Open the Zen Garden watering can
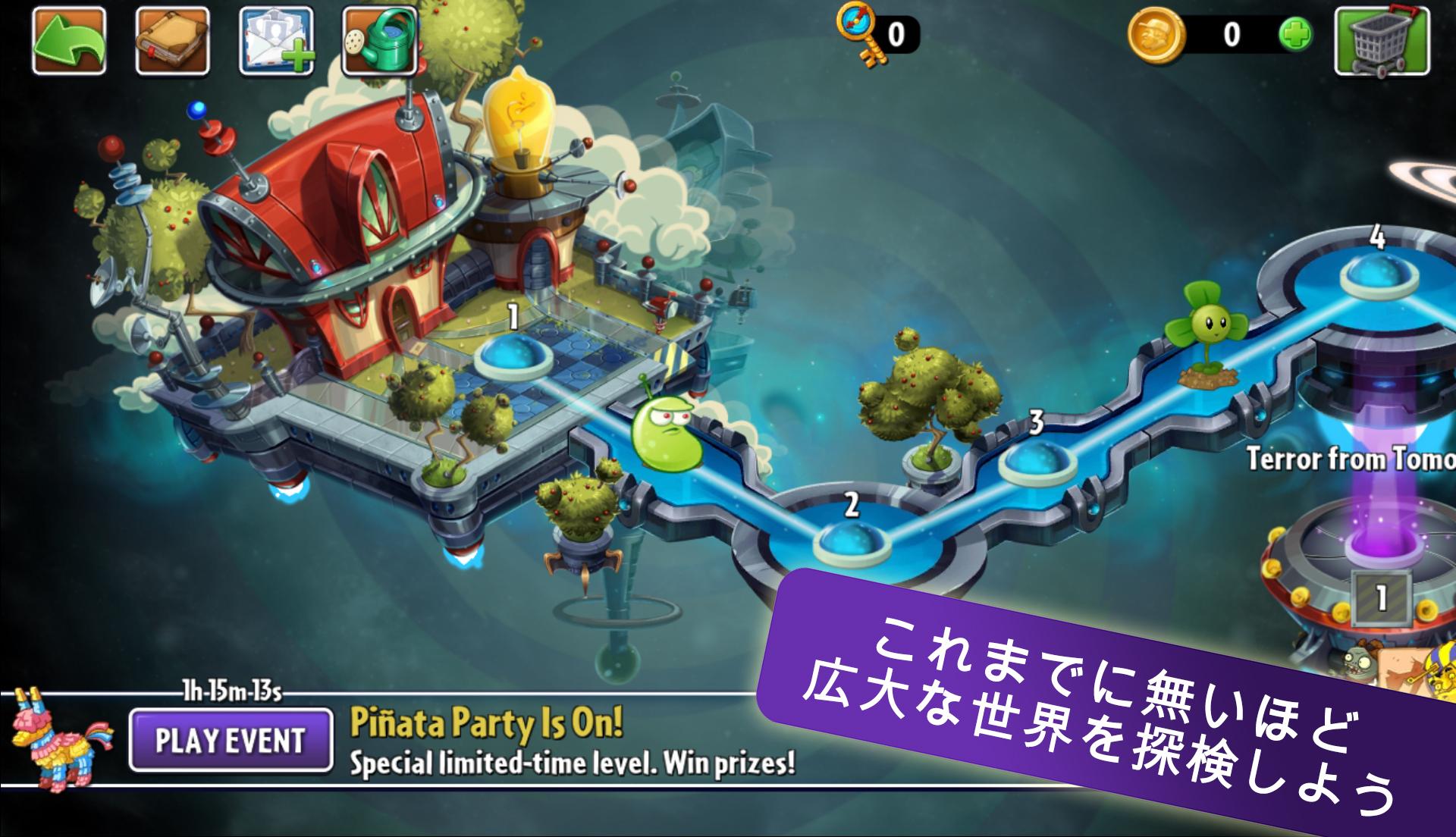The image size is (1456, 837). pos(379,40)
